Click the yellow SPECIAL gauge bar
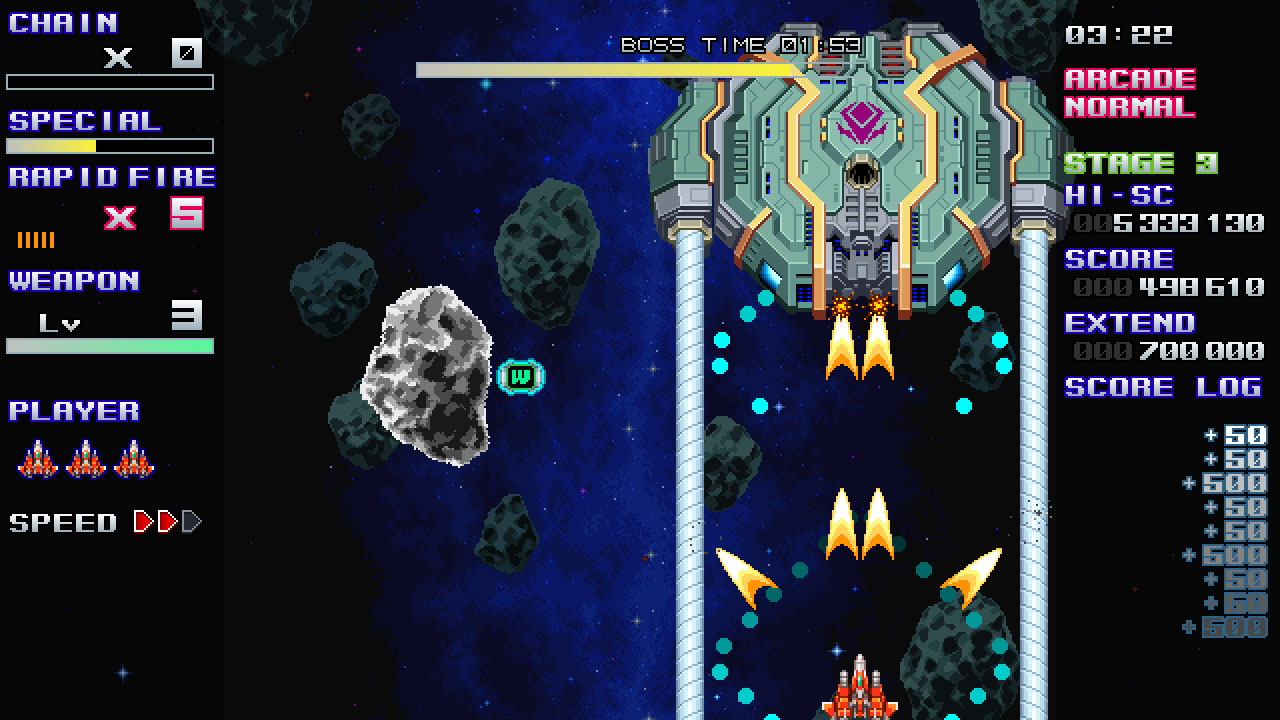This screenshot has height=720, width=1280. click(x=70, y=145)
